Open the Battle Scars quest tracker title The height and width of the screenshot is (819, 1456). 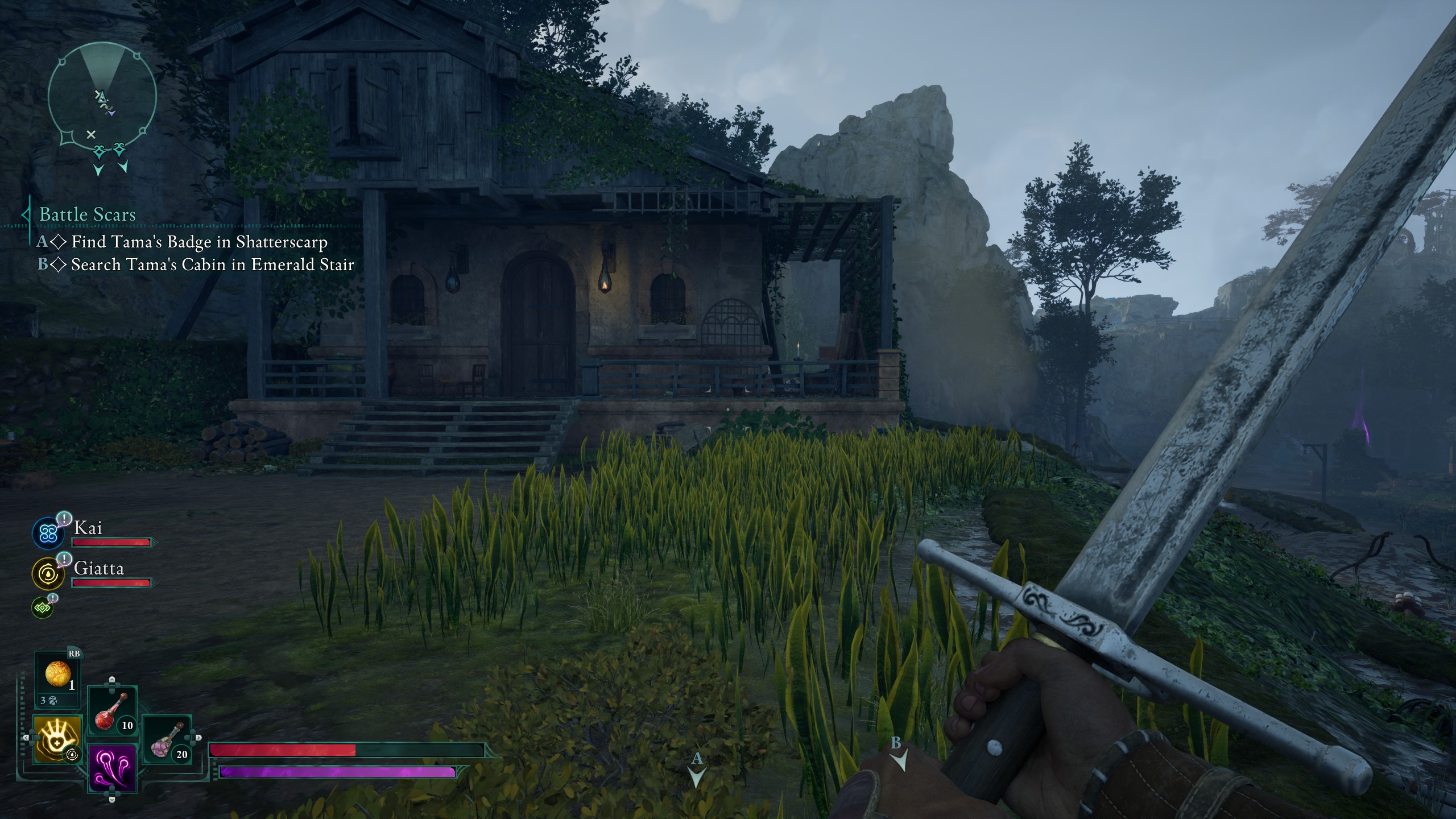click(x=88, y=214)
